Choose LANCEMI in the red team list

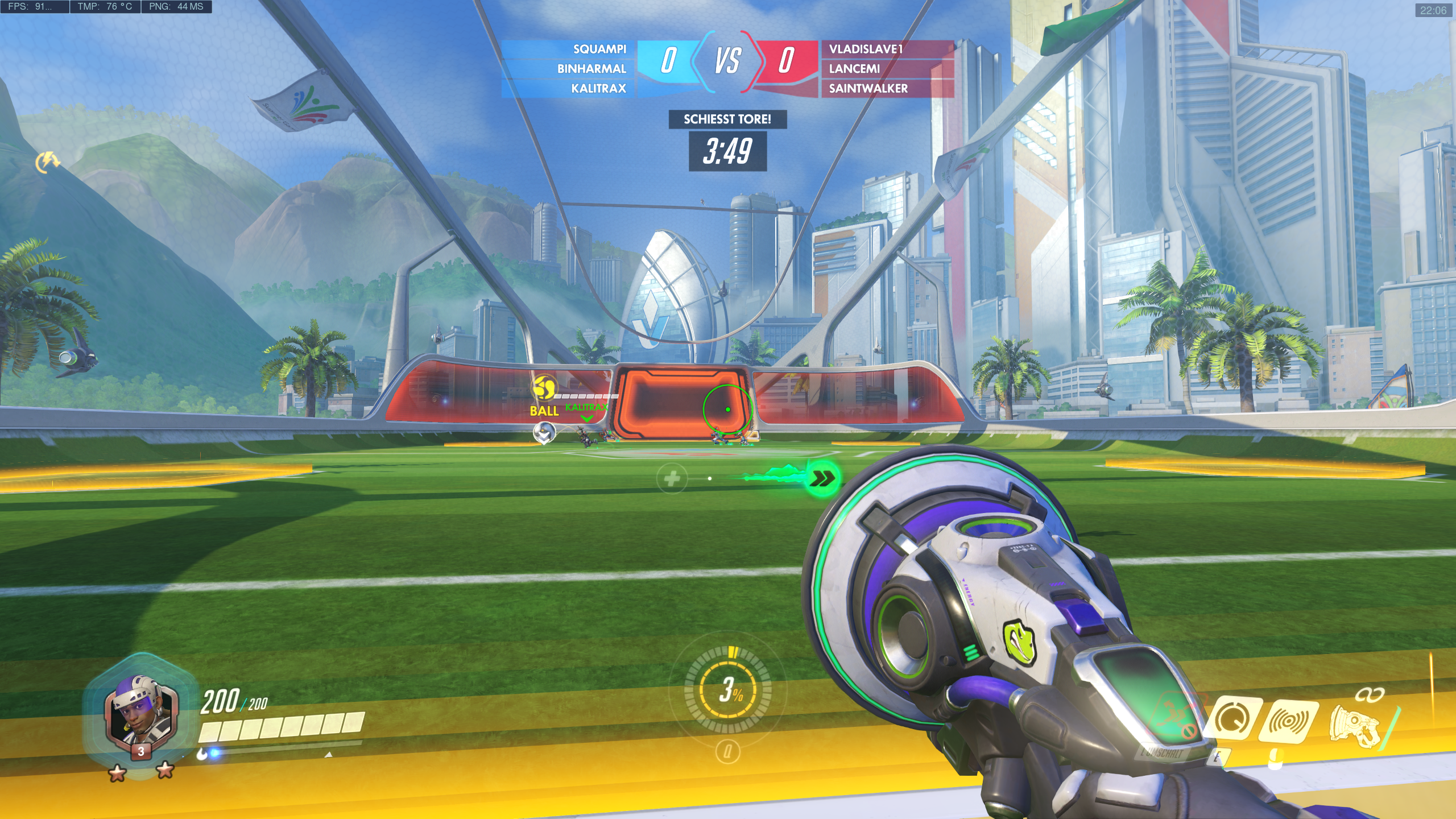[854, 69]
